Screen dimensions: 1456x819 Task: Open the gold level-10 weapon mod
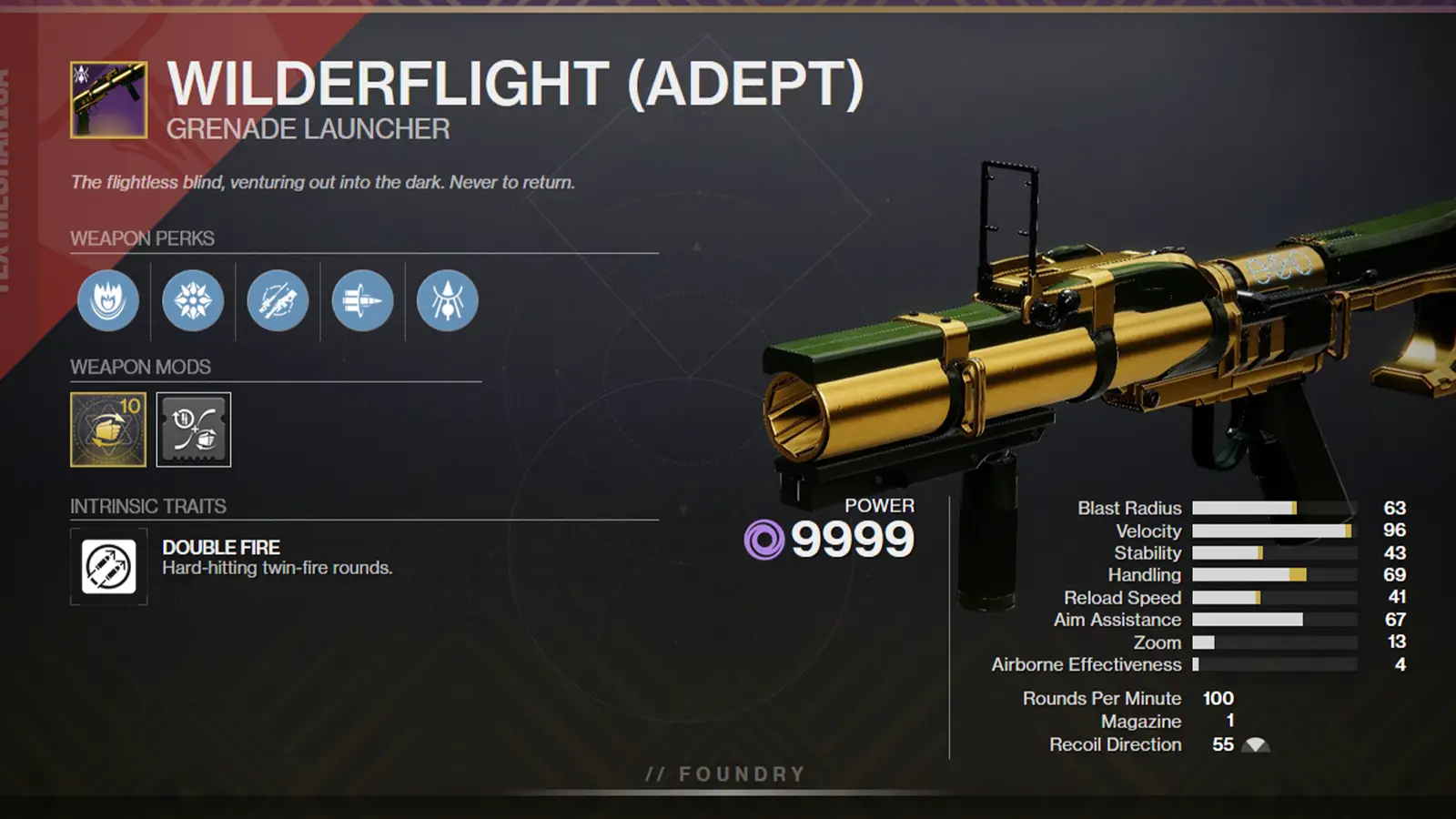coord(107,430)
